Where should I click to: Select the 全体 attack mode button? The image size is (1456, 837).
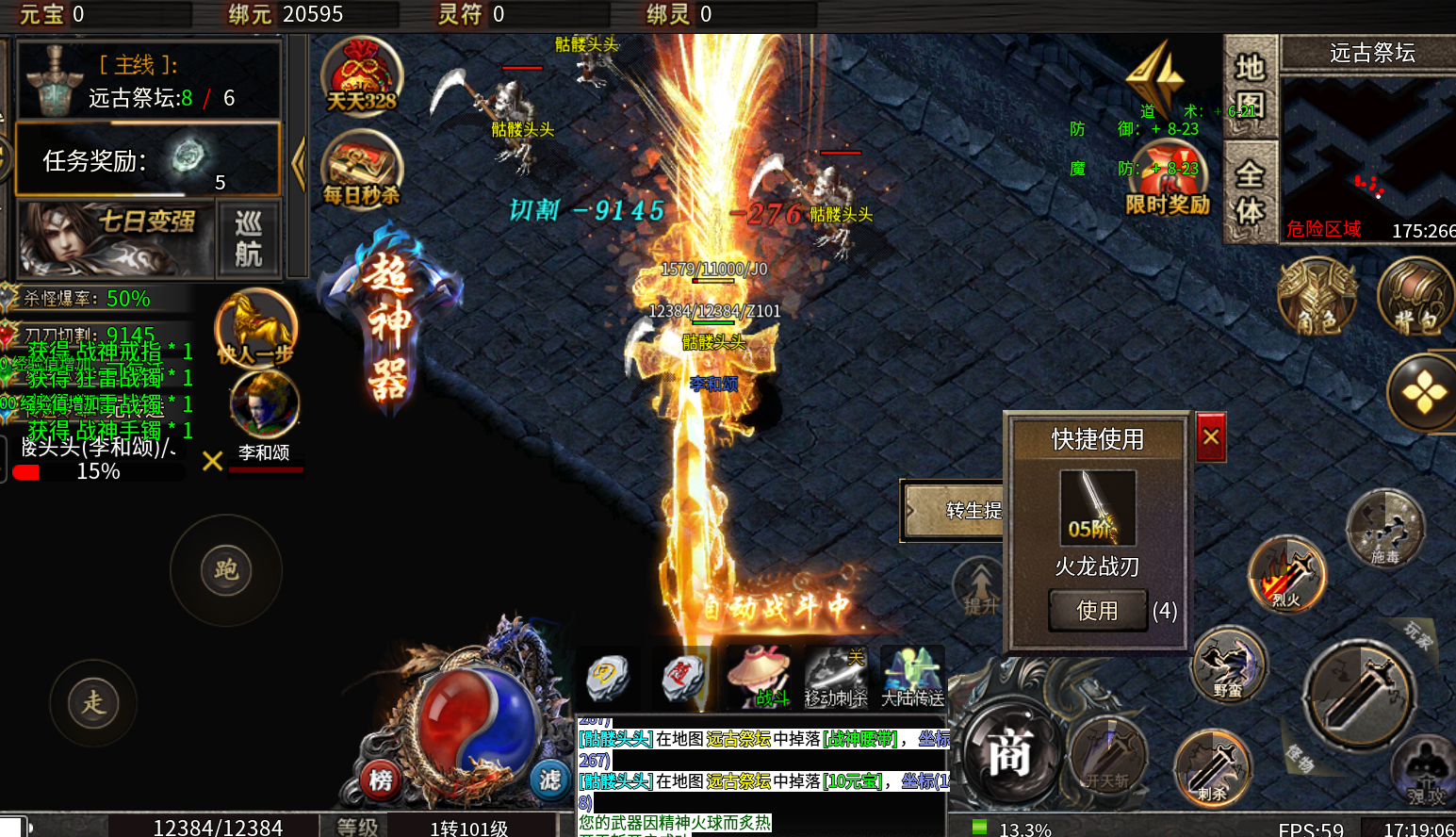point(1250,191)
